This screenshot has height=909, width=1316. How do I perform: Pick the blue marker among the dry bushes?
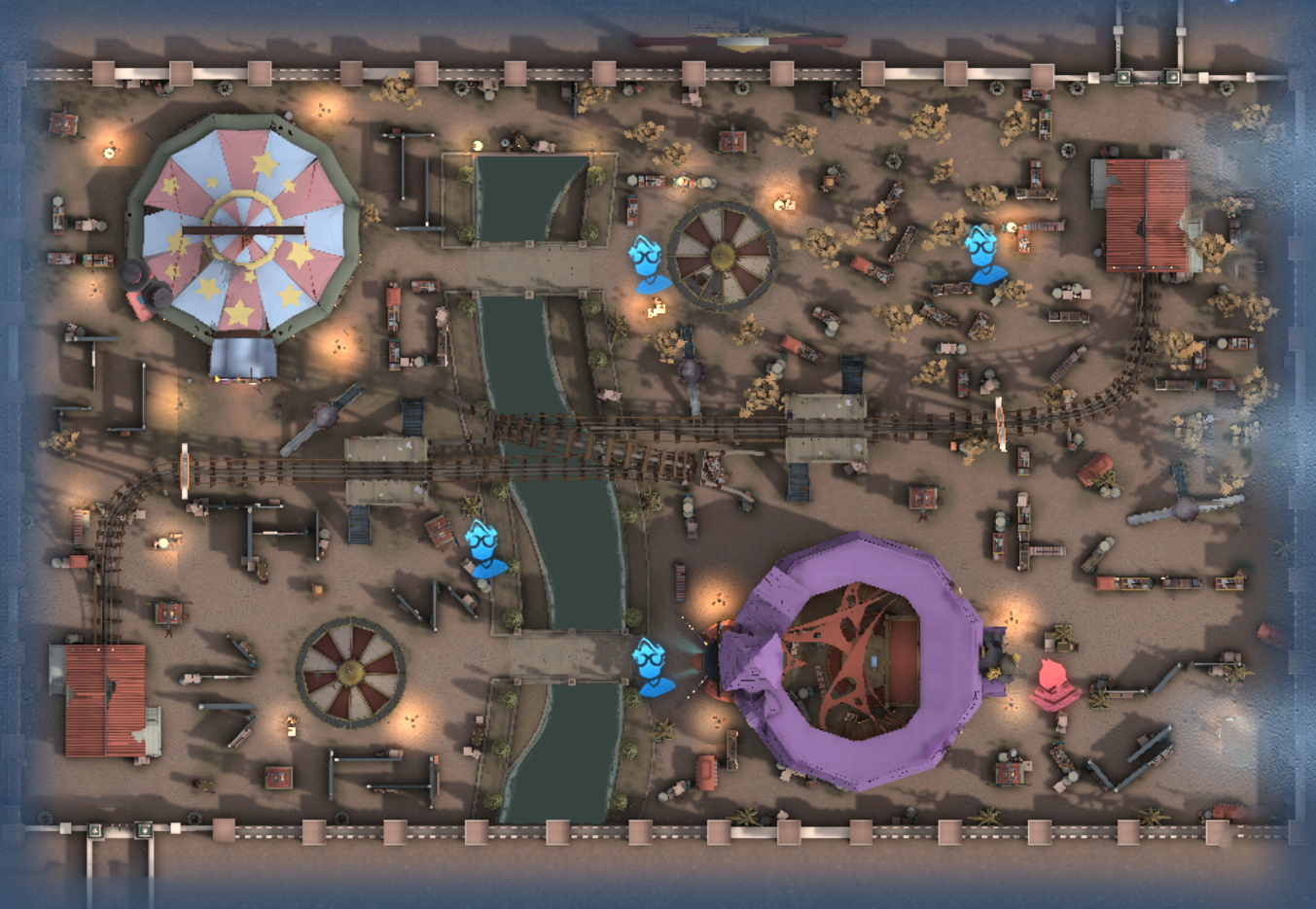click(984, 255)
